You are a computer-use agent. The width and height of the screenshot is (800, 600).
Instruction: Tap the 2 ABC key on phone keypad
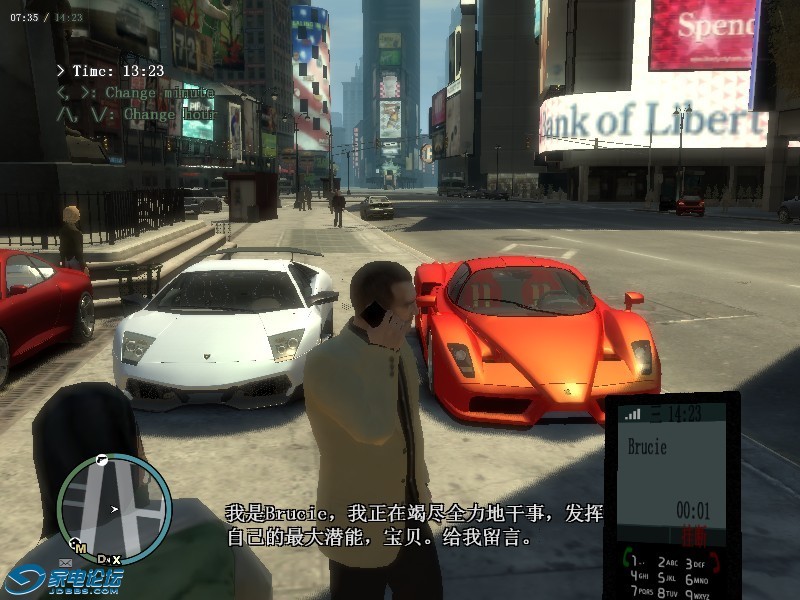pyautogui.click(x=667, y=563)
